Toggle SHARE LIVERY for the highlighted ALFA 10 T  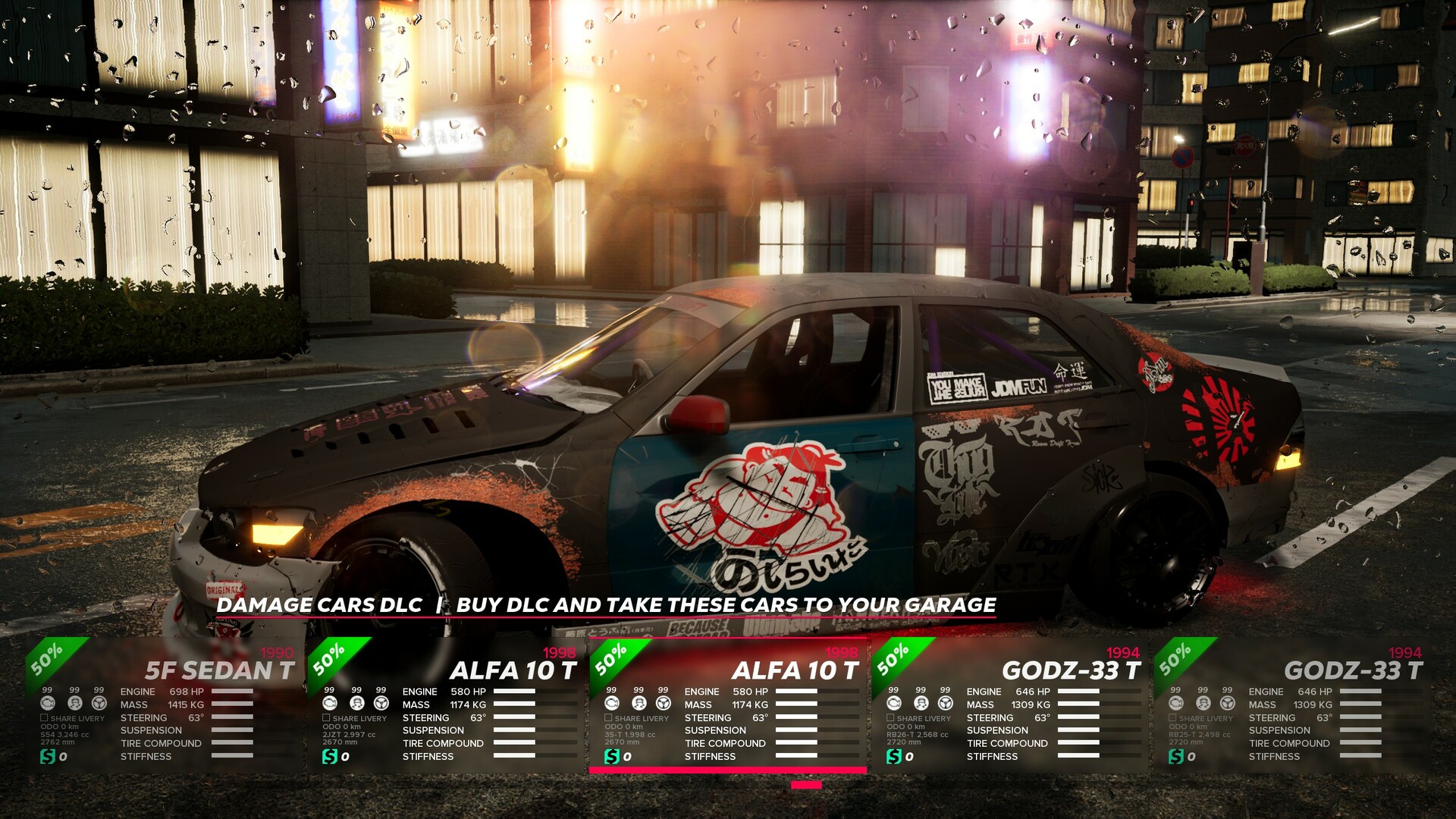607,718
